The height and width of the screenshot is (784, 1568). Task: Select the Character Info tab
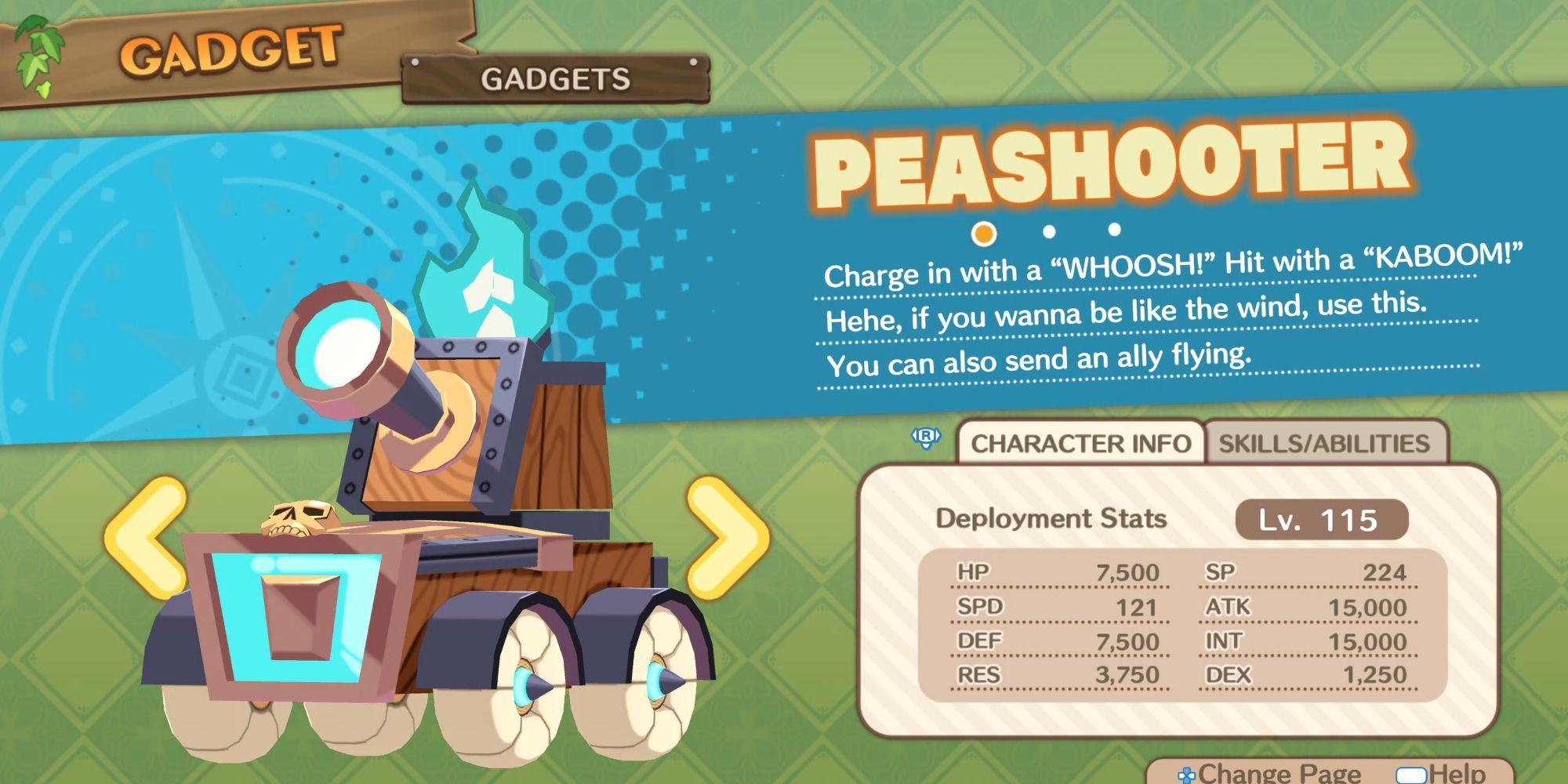[x=1080, y=443]
